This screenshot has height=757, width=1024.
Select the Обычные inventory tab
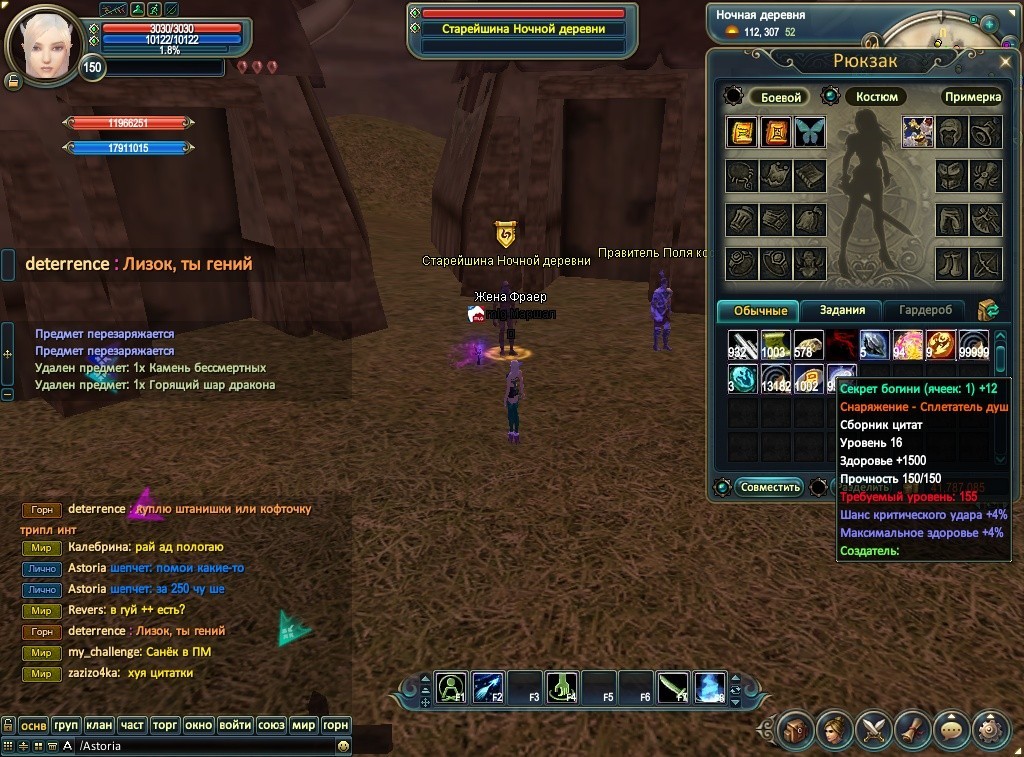760,310
